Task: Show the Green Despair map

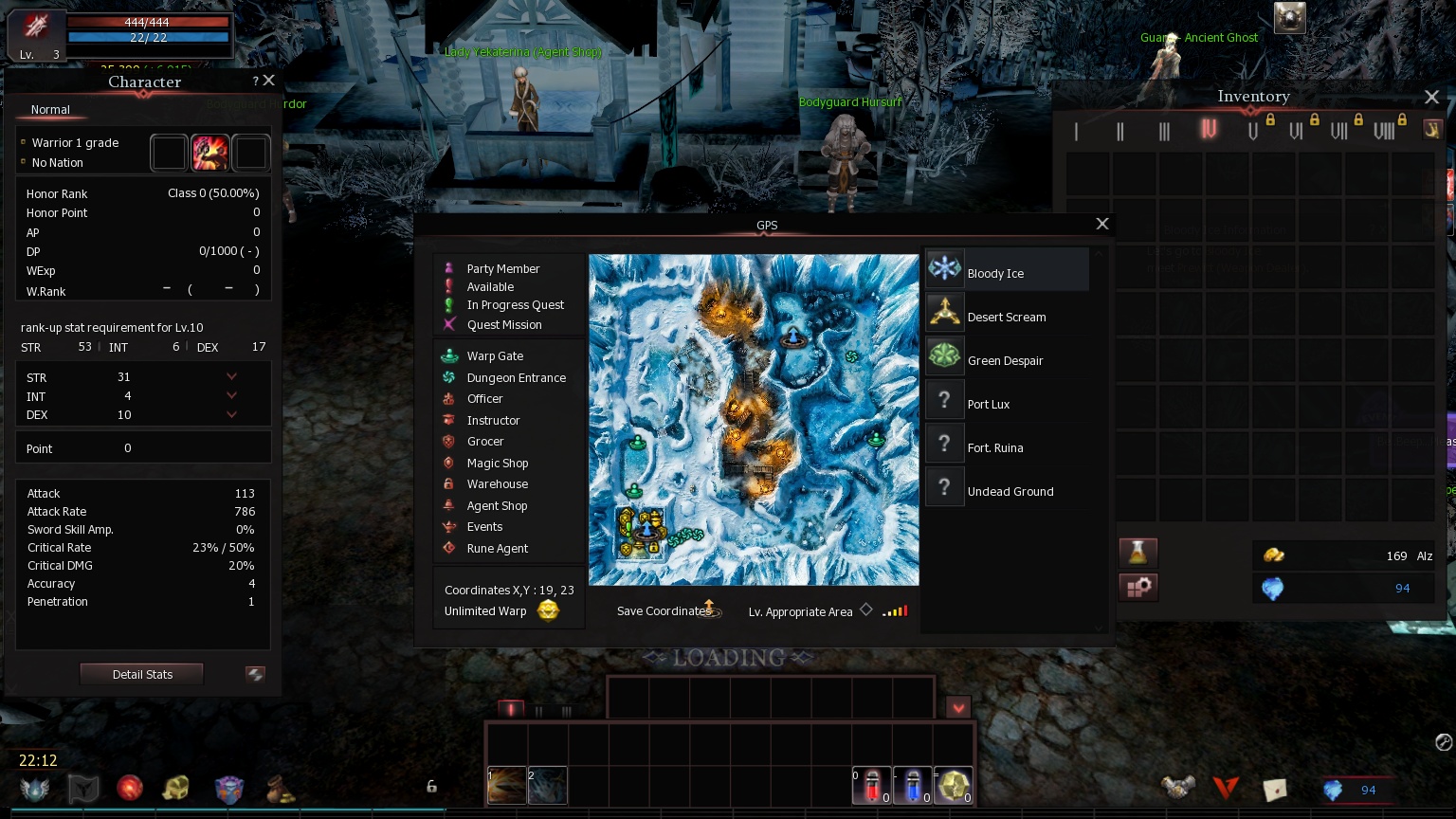Action: point(1007,360)
